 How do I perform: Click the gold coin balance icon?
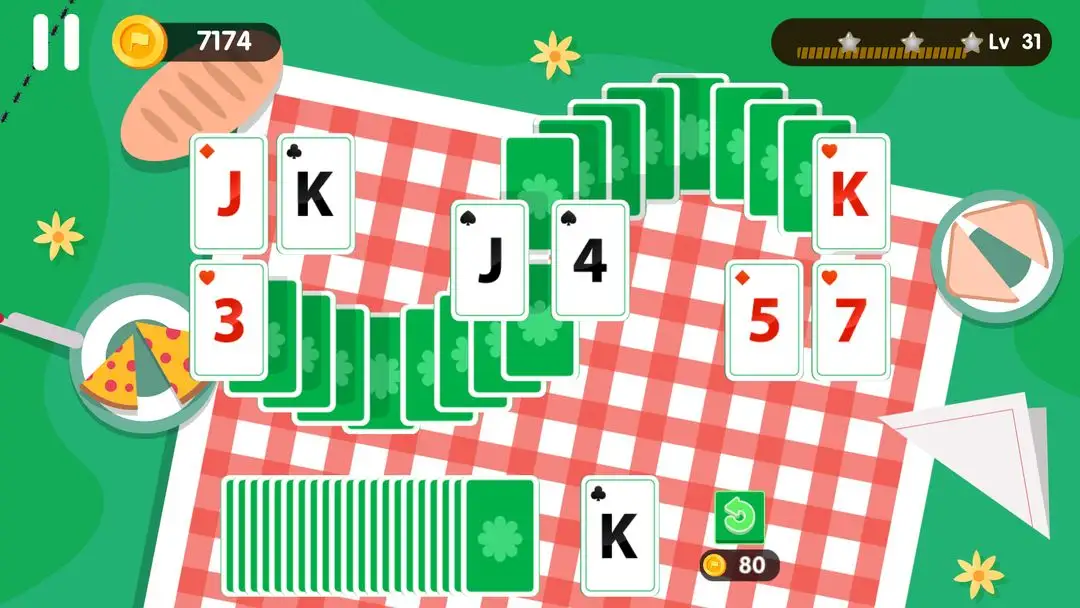[x=133, y=41]
